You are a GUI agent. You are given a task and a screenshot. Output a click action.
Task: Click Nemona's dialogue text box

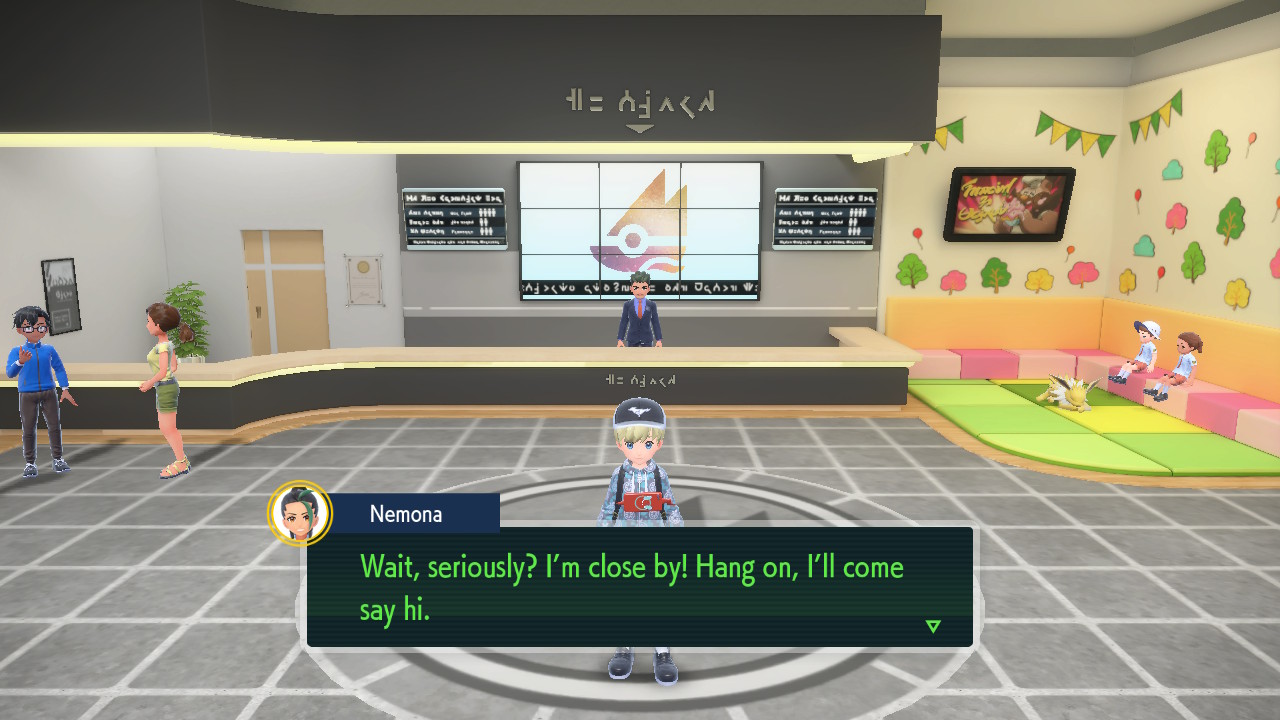[x=640, y=586]
